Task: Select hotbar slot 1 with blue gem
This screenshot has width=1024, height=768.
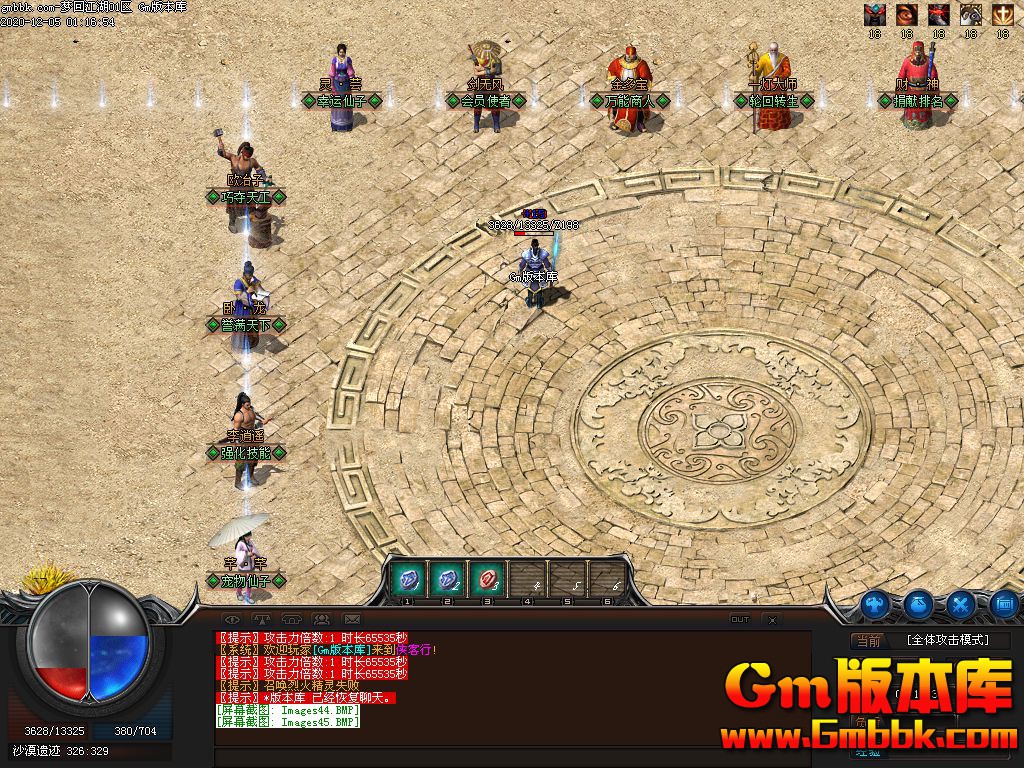Action: 408,578
